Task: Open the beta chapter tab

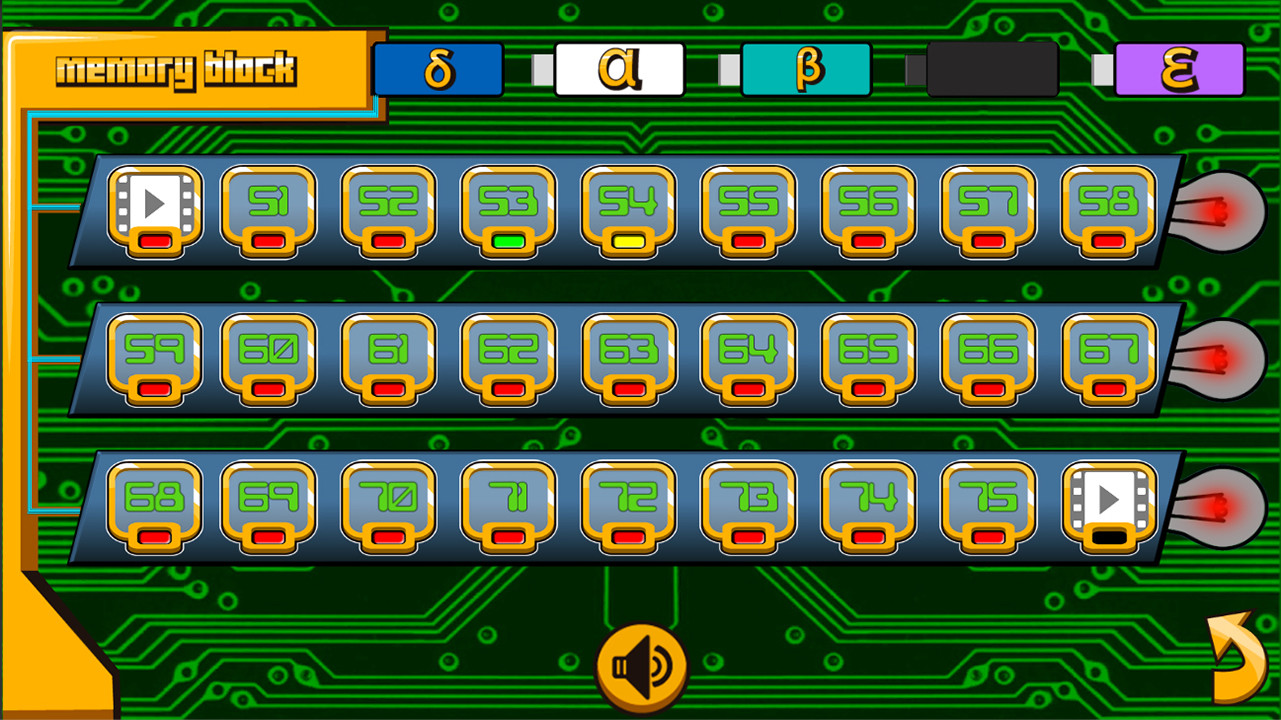Action: coord(806,68)
